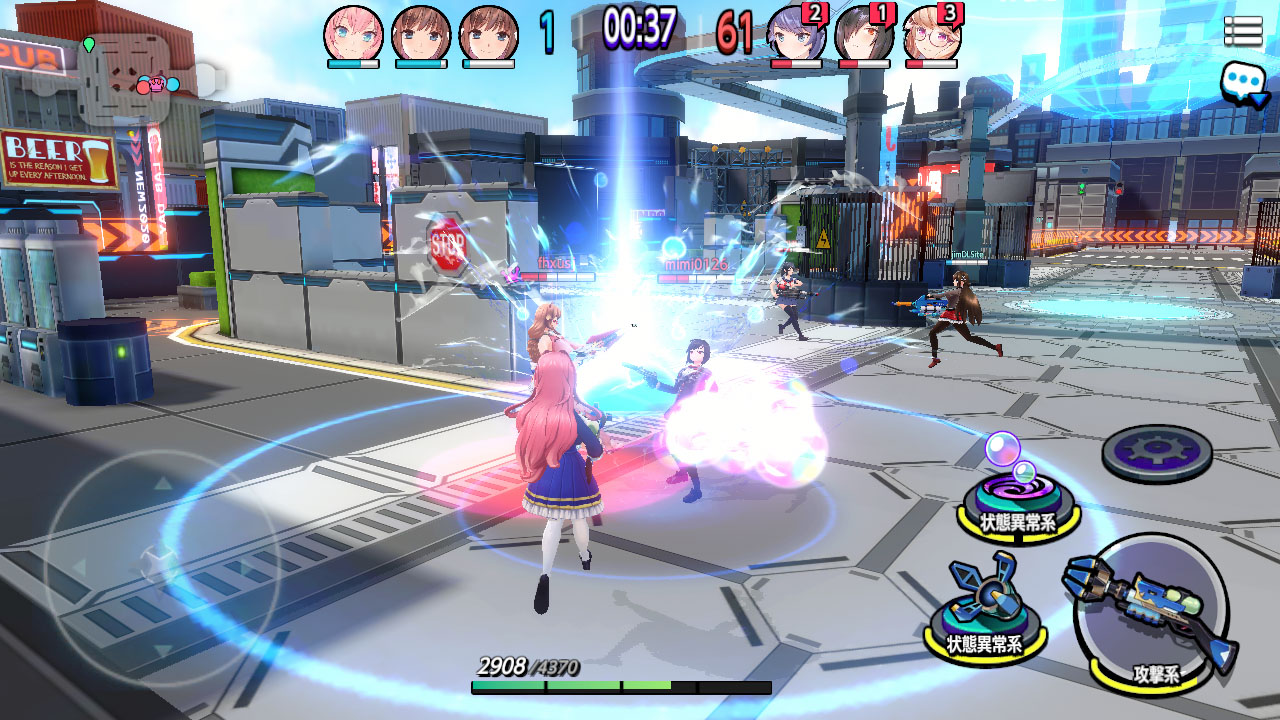Select the blonde glasses enemy portrait
Viewport: 1280px width, 720px height.
(x=932, y=33)
